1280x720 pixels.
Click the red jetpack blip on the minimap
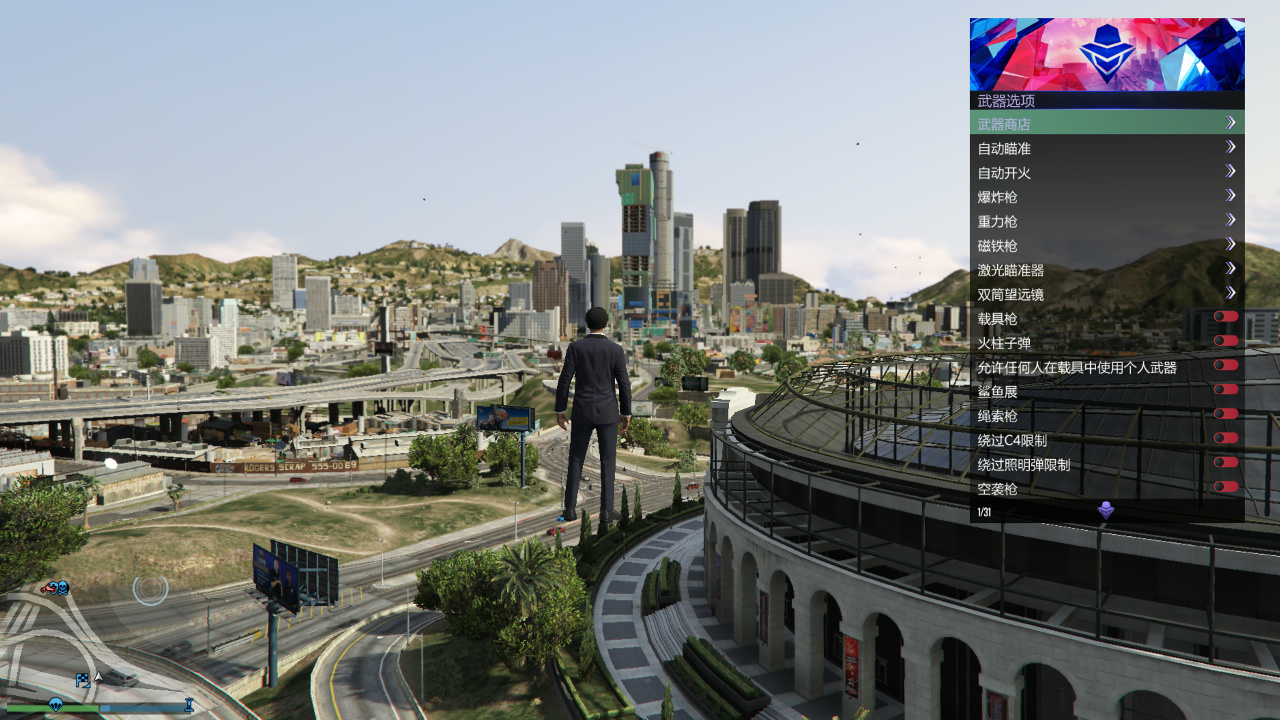(x=48, y=588)
